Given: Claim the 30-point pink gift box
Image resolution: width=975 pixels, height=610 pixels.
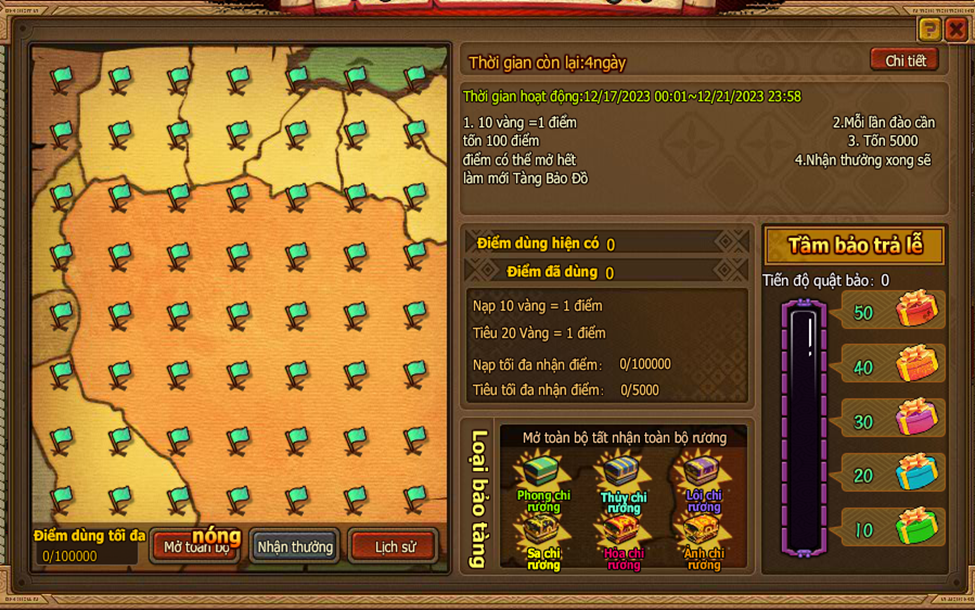Looking at the screenshot, I should 916,419.
